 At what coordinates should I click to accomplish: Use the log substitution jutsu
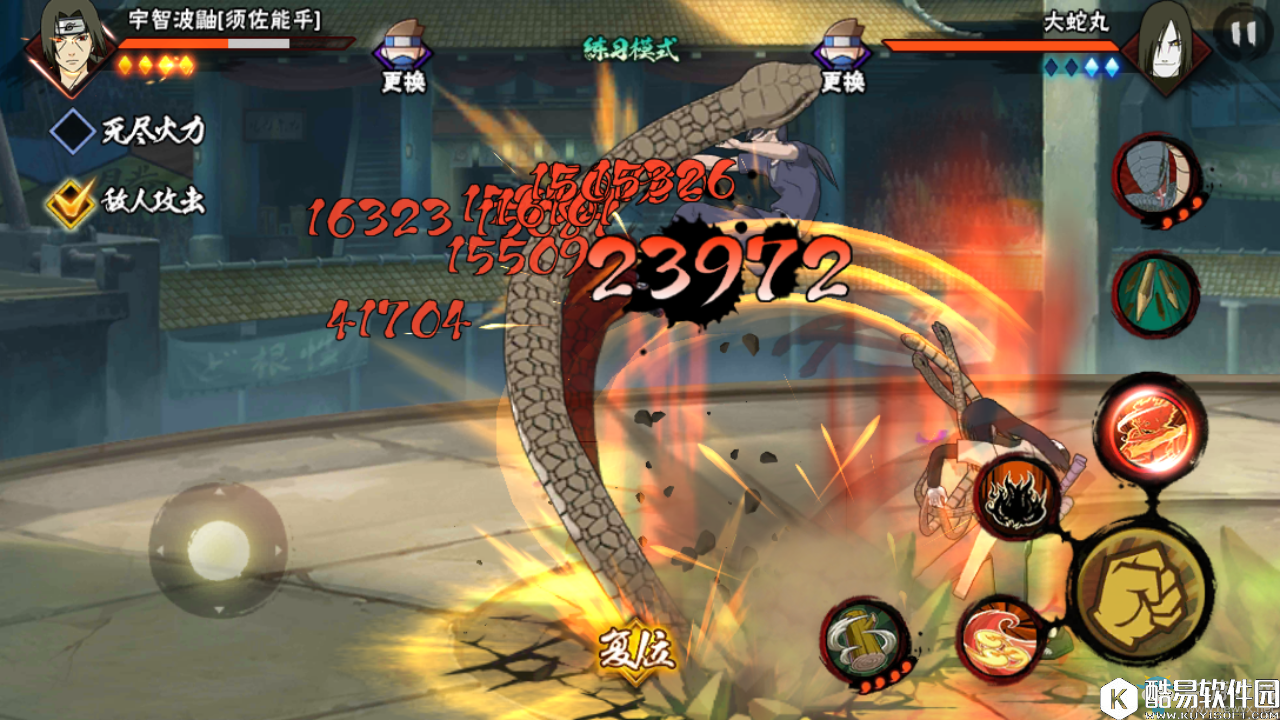coord(862,641)
